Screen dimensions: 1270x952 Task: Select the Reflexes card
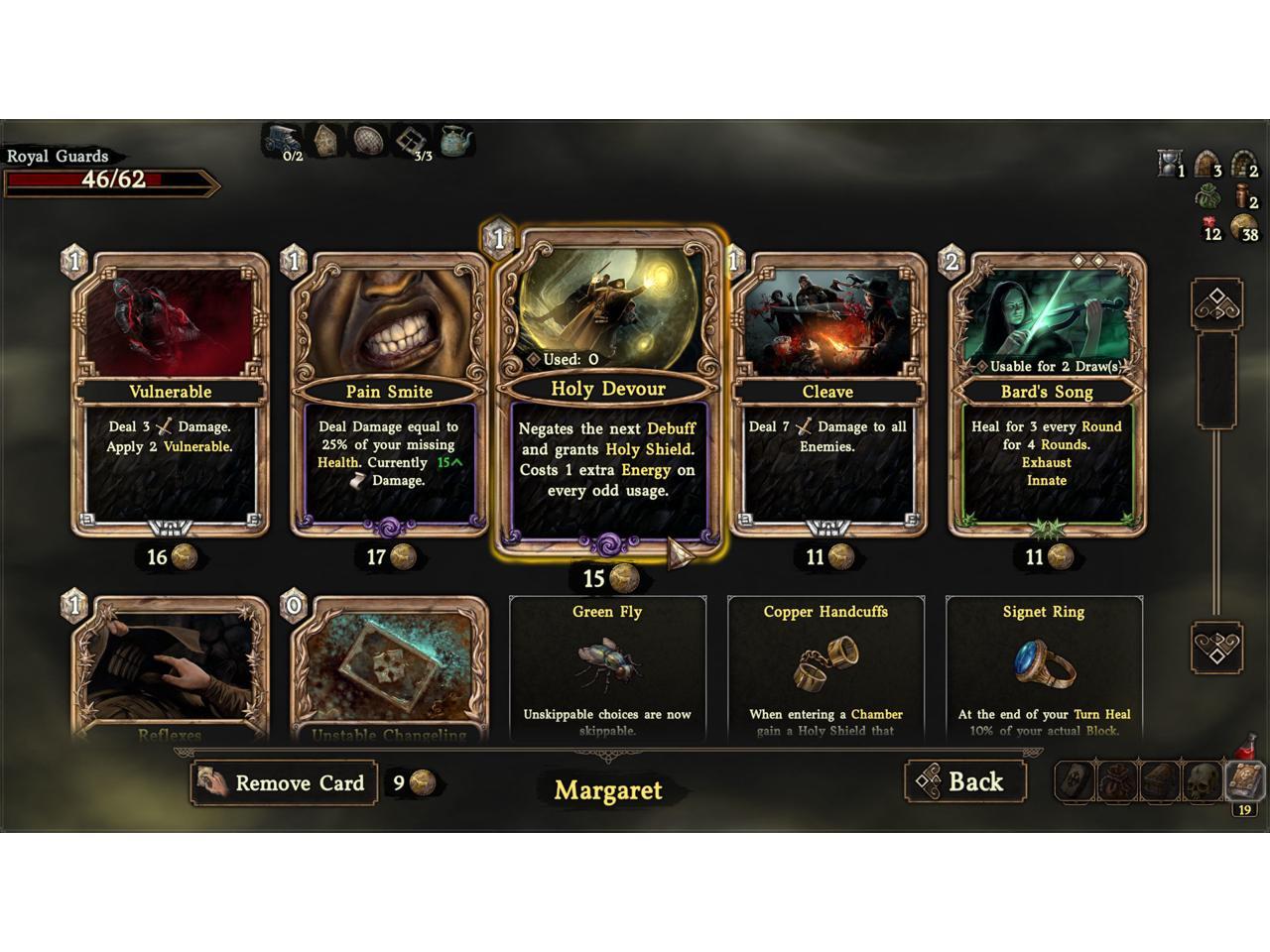point(170,669)
